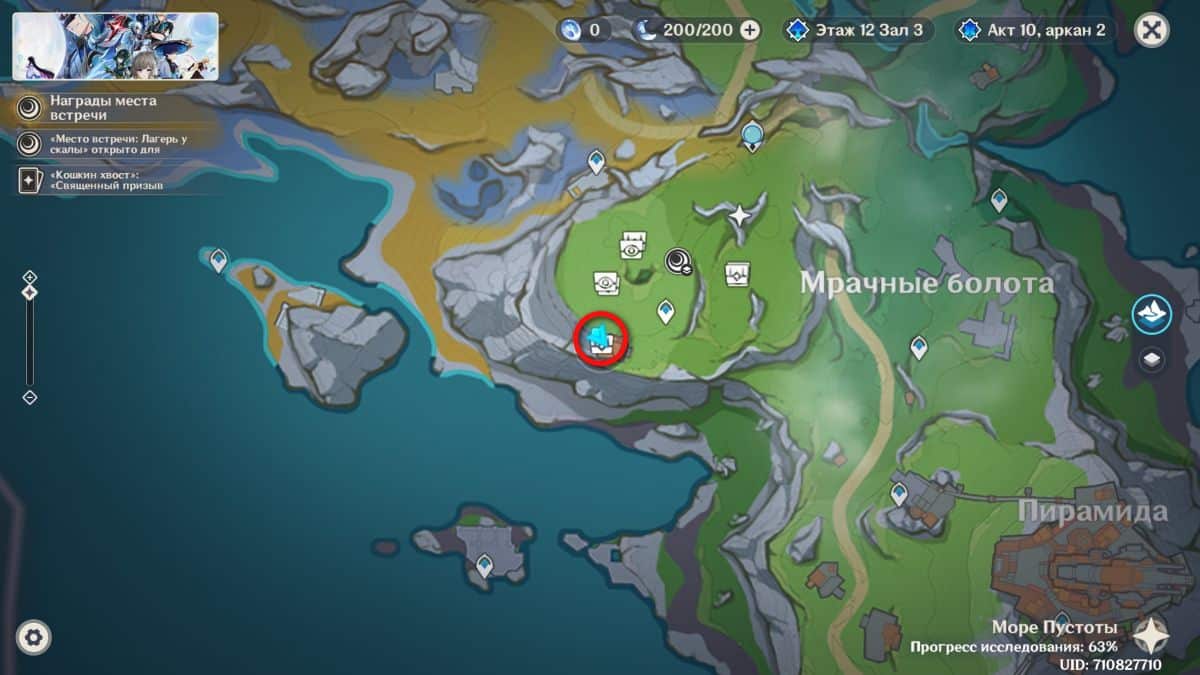The image size is (1200, 675).
Task: Click the stacked layers icon button
Action: pos(1152,359)
